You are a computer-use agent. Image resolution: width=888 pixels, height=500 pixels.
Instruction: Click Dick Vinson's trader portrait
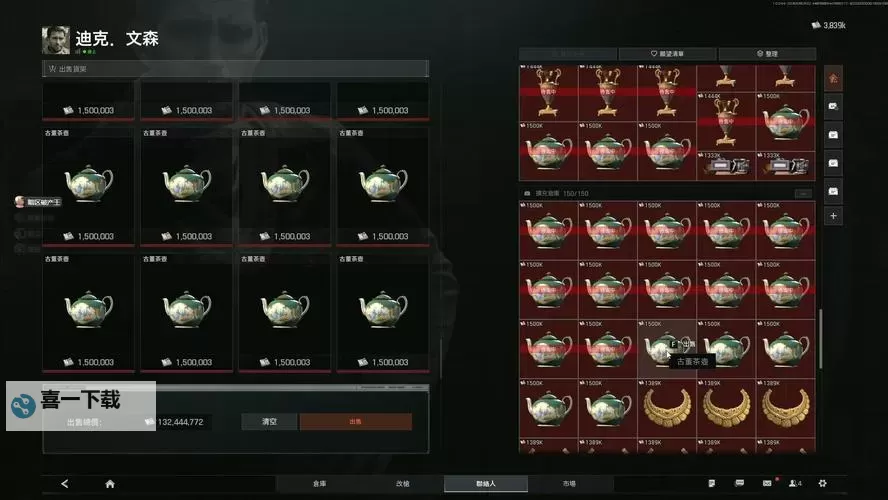coord(56,40)
